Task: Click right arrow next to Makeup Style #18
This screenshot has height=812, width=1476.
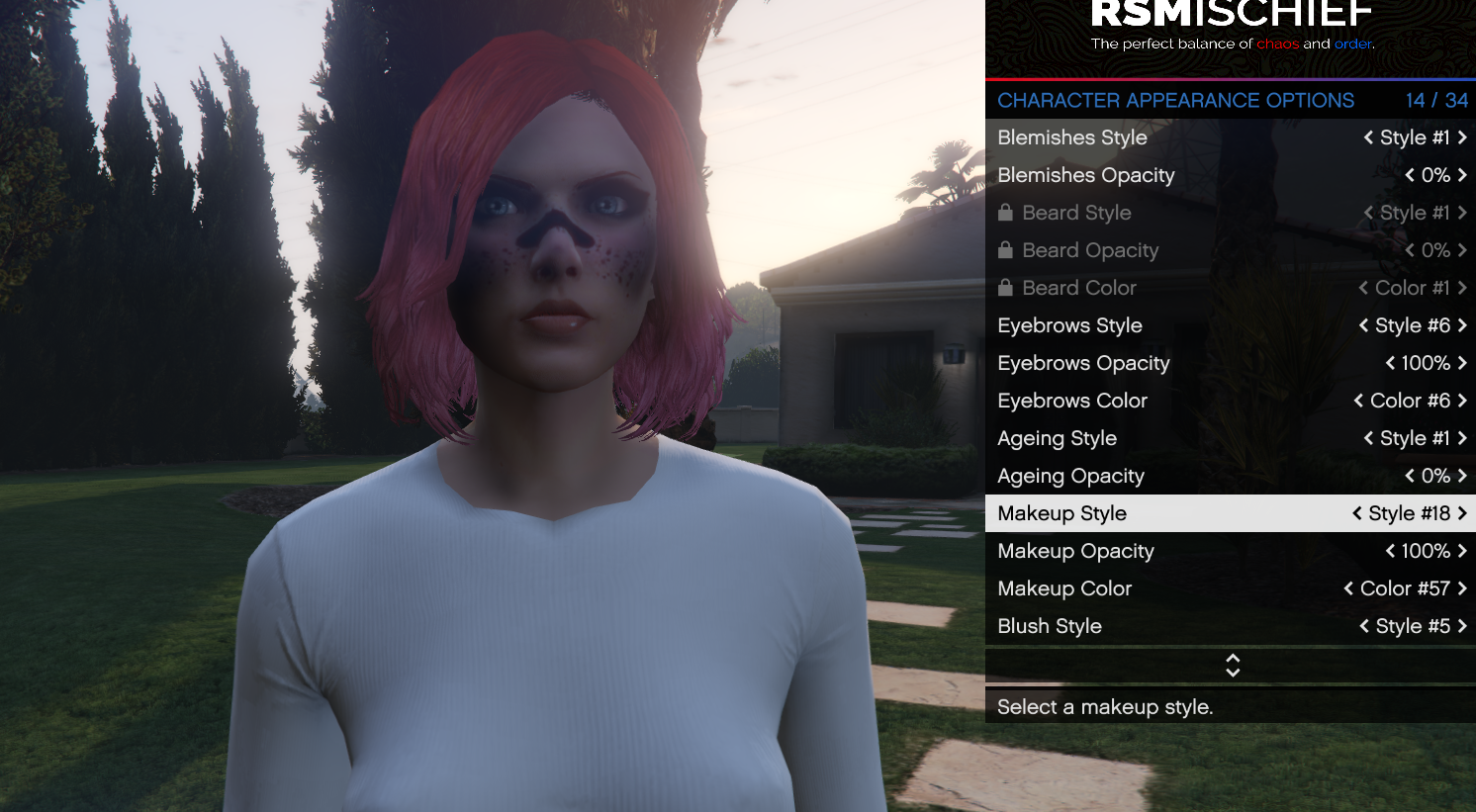Action: [x=1462, y=513]
